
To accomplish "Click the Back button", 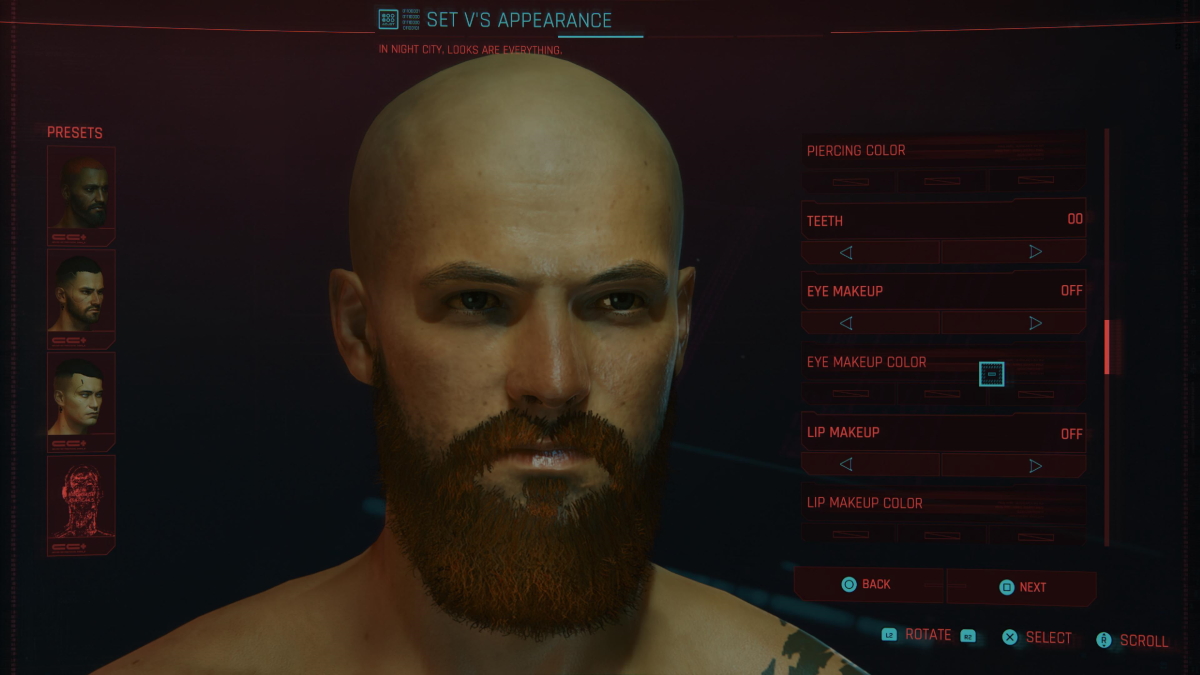I will coord(867,585).
